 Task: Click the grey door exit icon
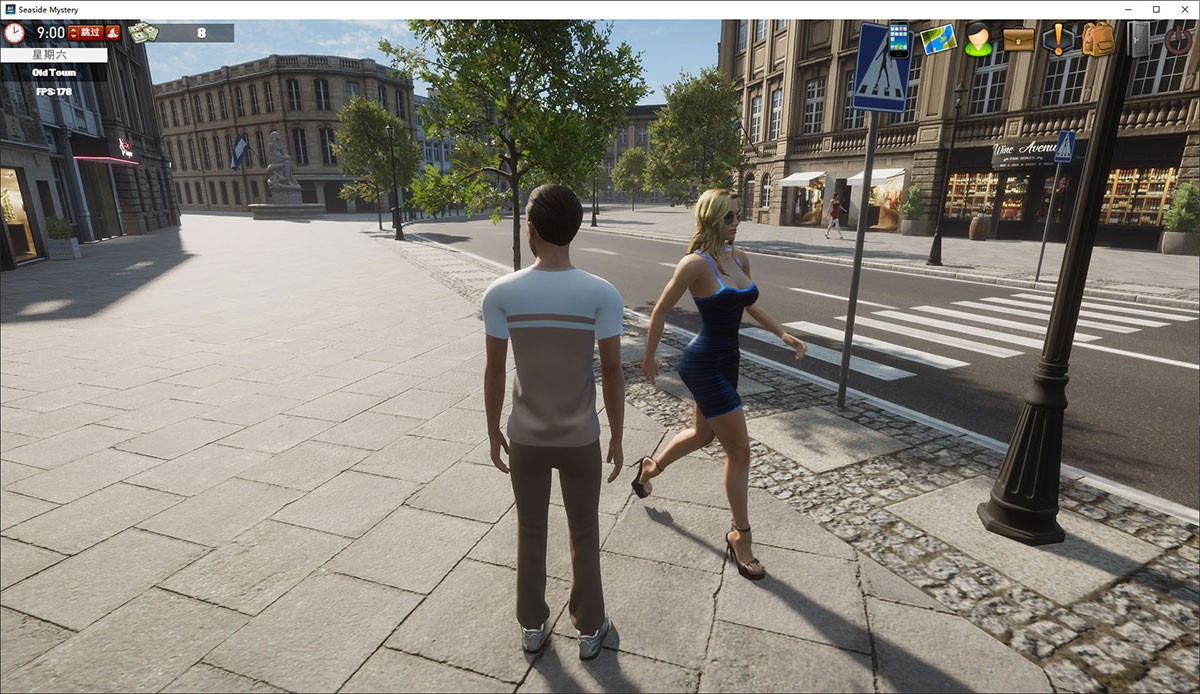[x=1138, y=39]
